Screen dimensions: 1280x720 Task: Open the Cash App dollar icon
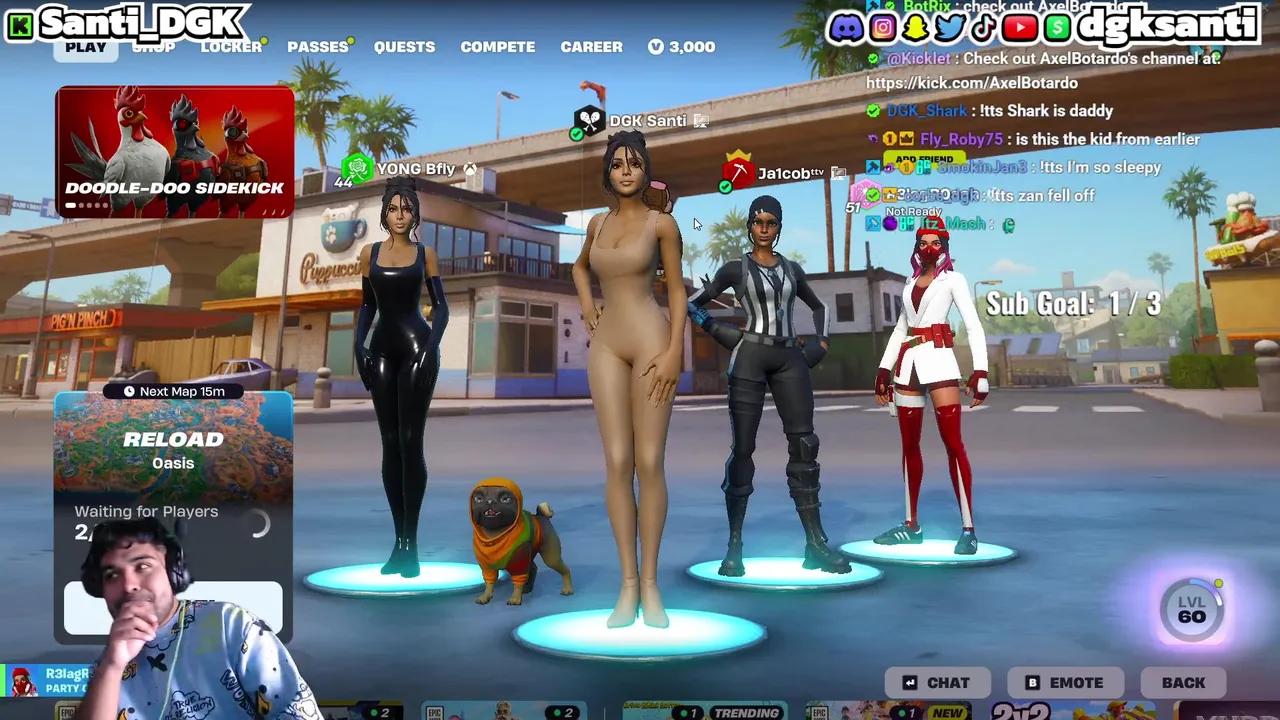click(x=1055, y=27)
